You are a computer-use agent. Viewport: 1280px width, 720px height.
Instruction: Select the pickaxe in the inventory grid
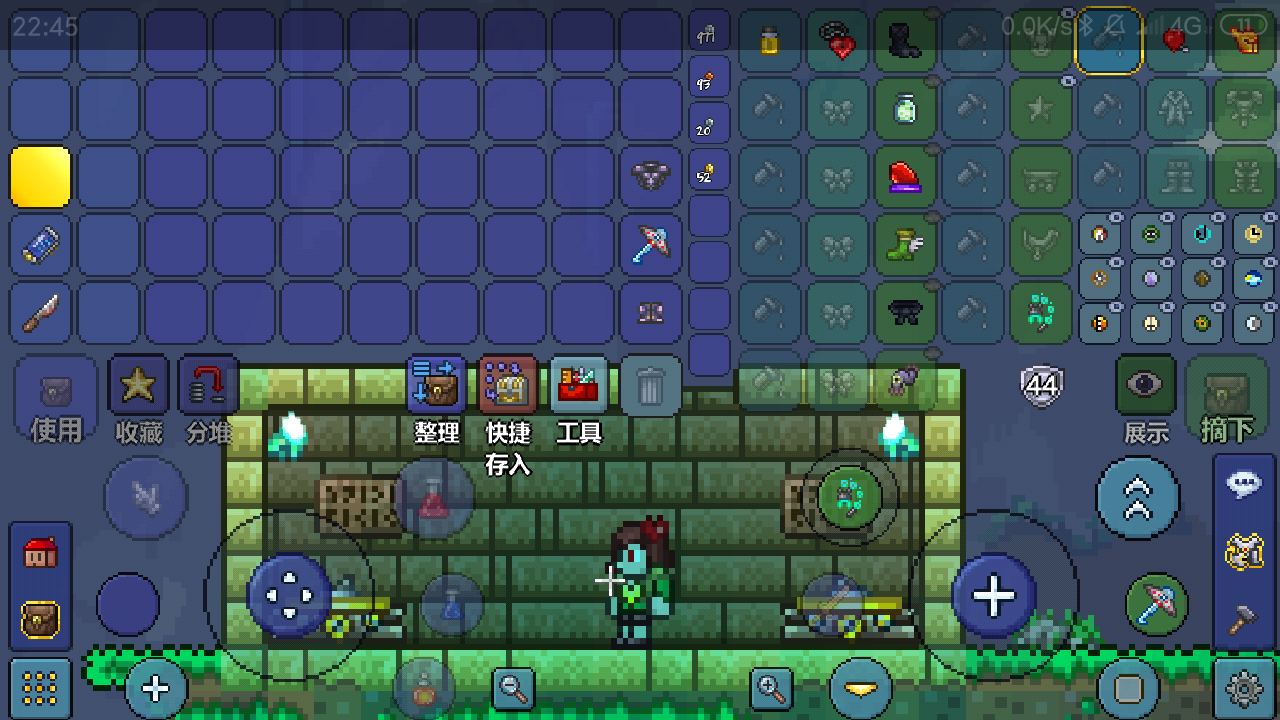click(x=651, y=245)
